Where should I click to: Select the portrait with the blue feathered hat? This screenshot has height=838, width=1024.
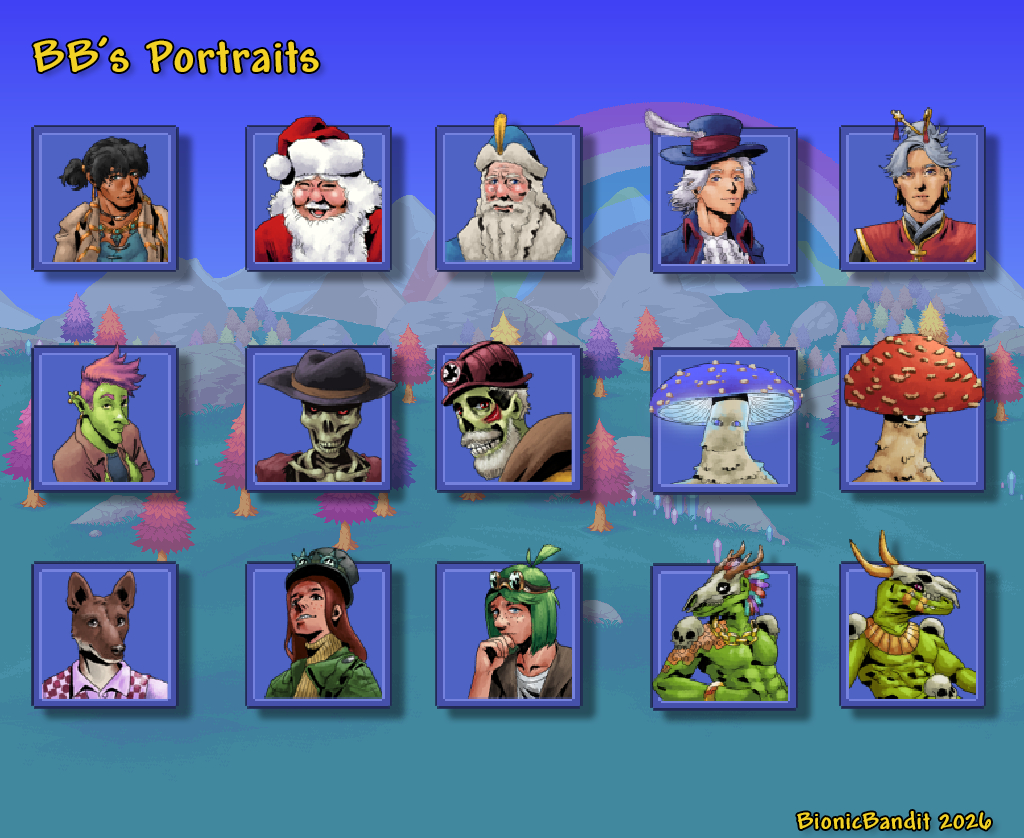[723, 199]
